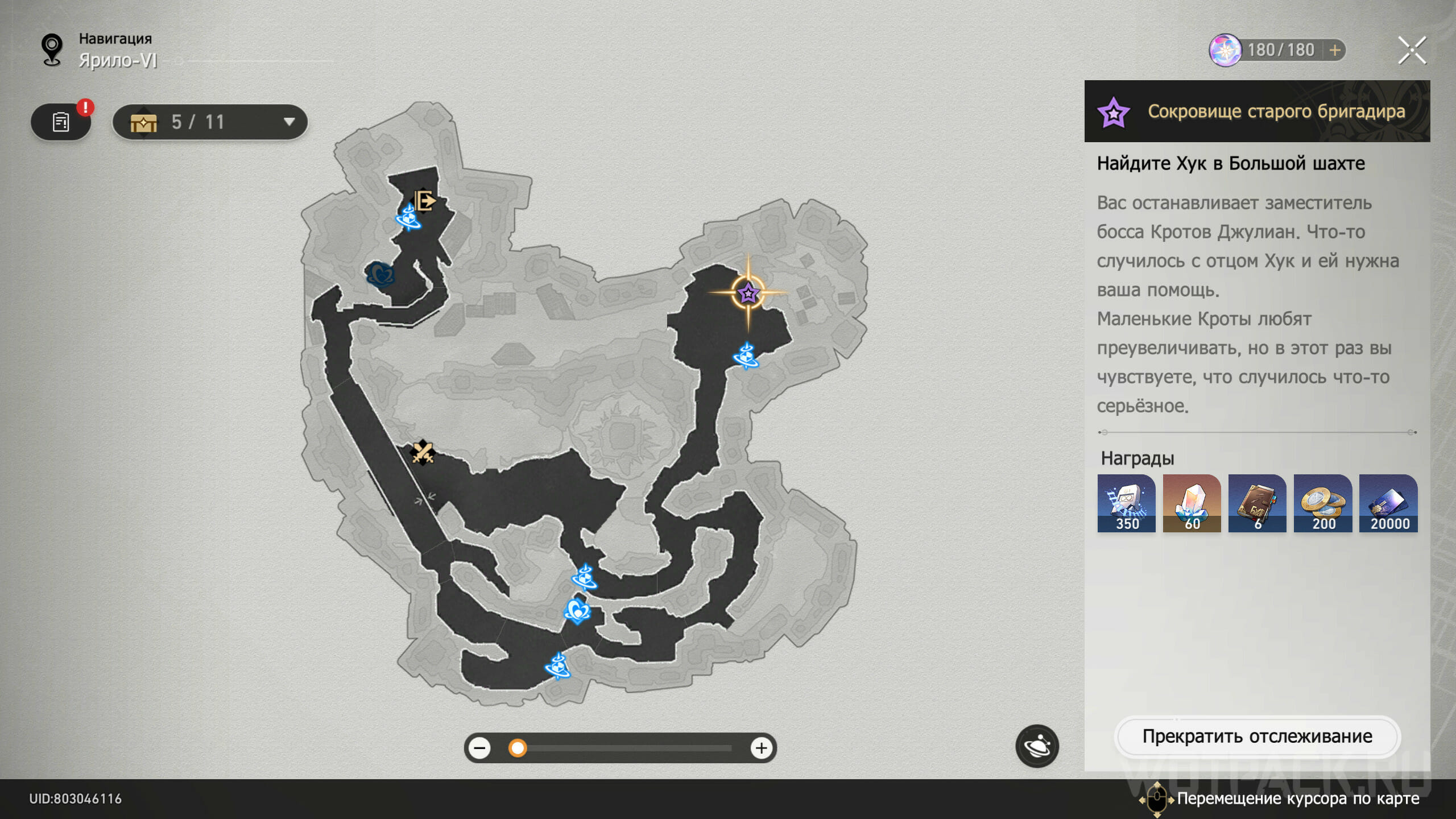
Task: Inspect the 200 coins reward icon
Action: (1322, 503)
